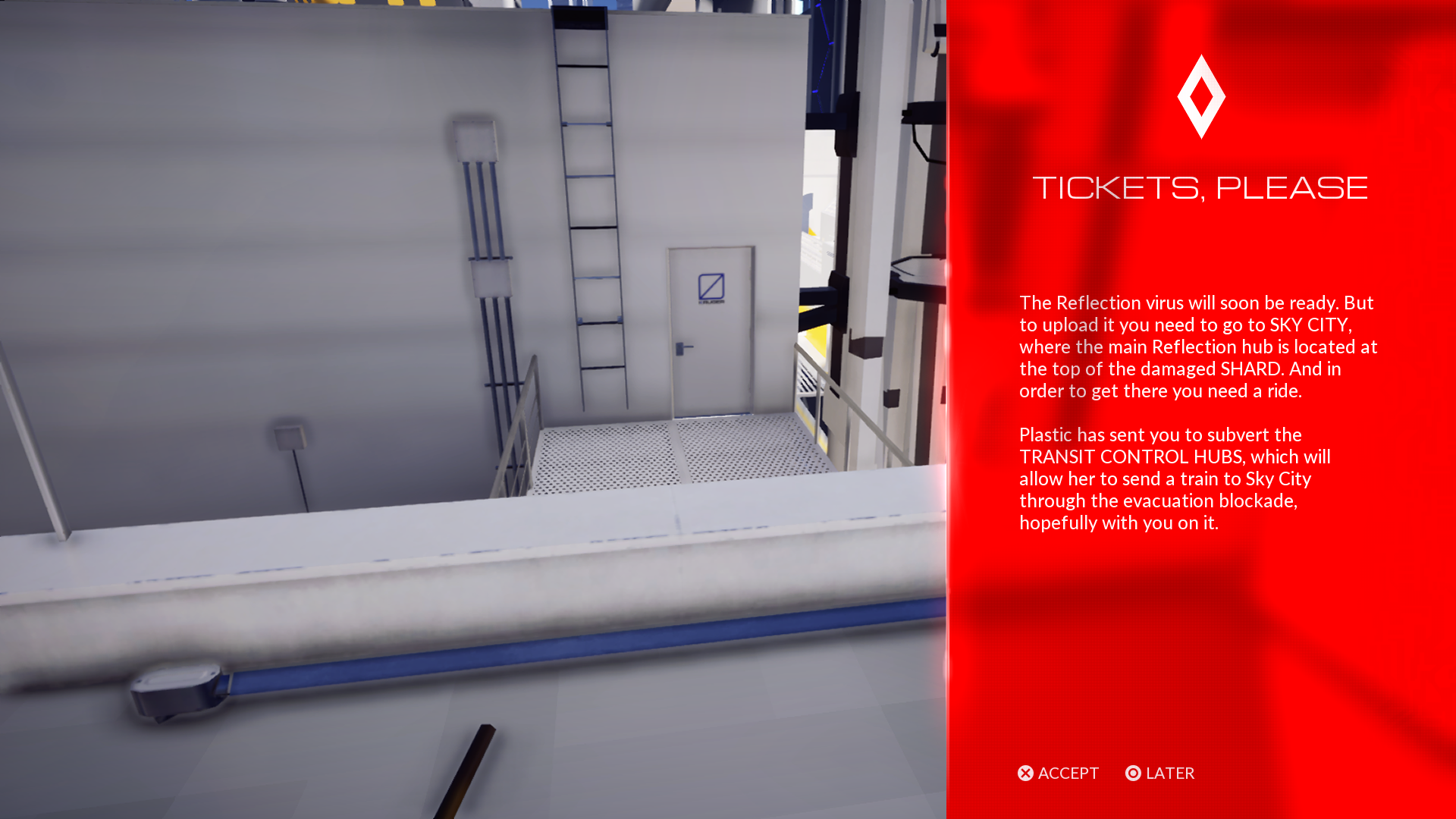This screenshot has height=819, width=1456.
Task: Click the red mission panel background
Action: coord(1213,645)
